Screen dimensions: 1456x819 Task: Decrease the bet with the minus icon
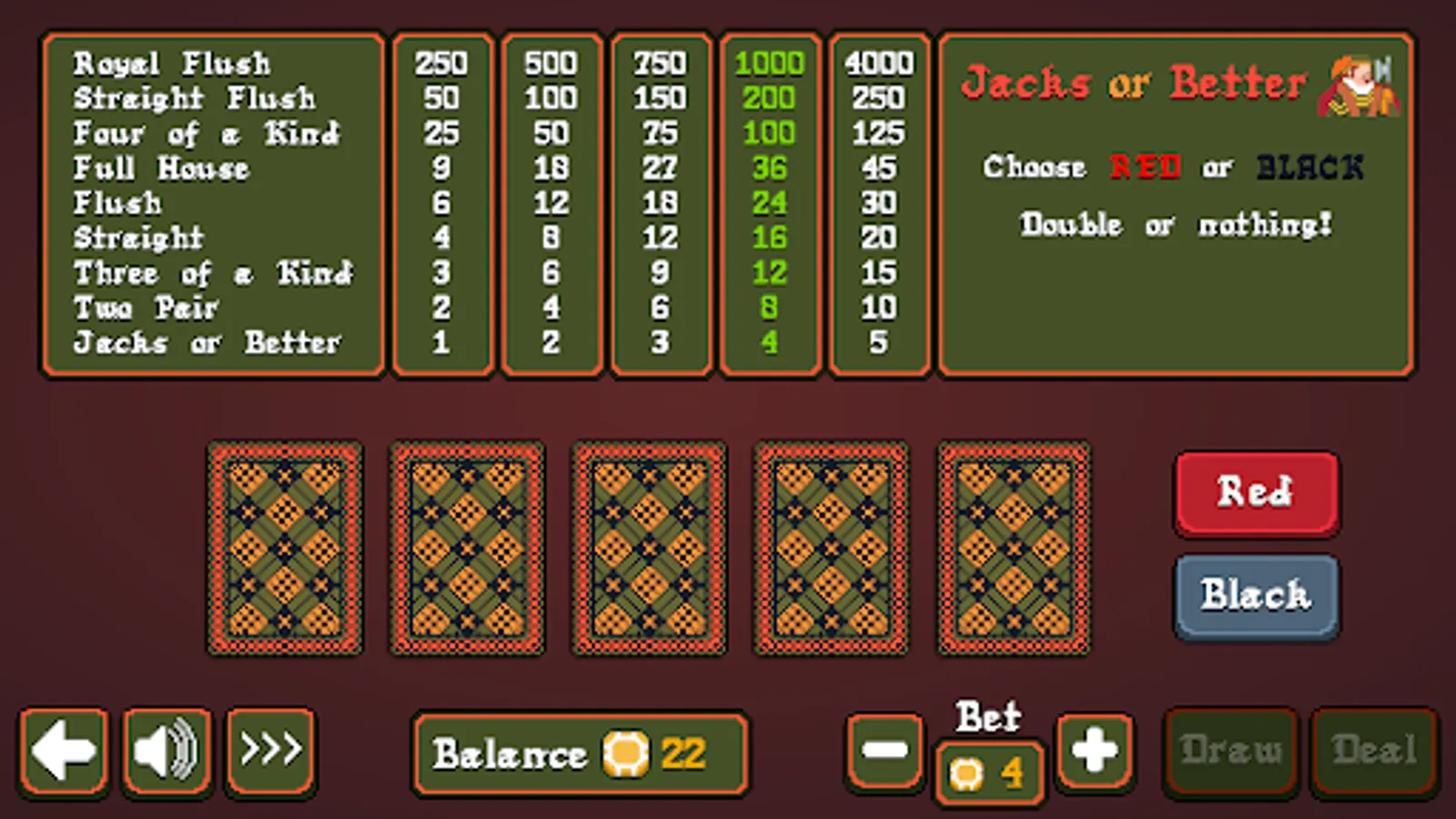(x=884, y=748)
